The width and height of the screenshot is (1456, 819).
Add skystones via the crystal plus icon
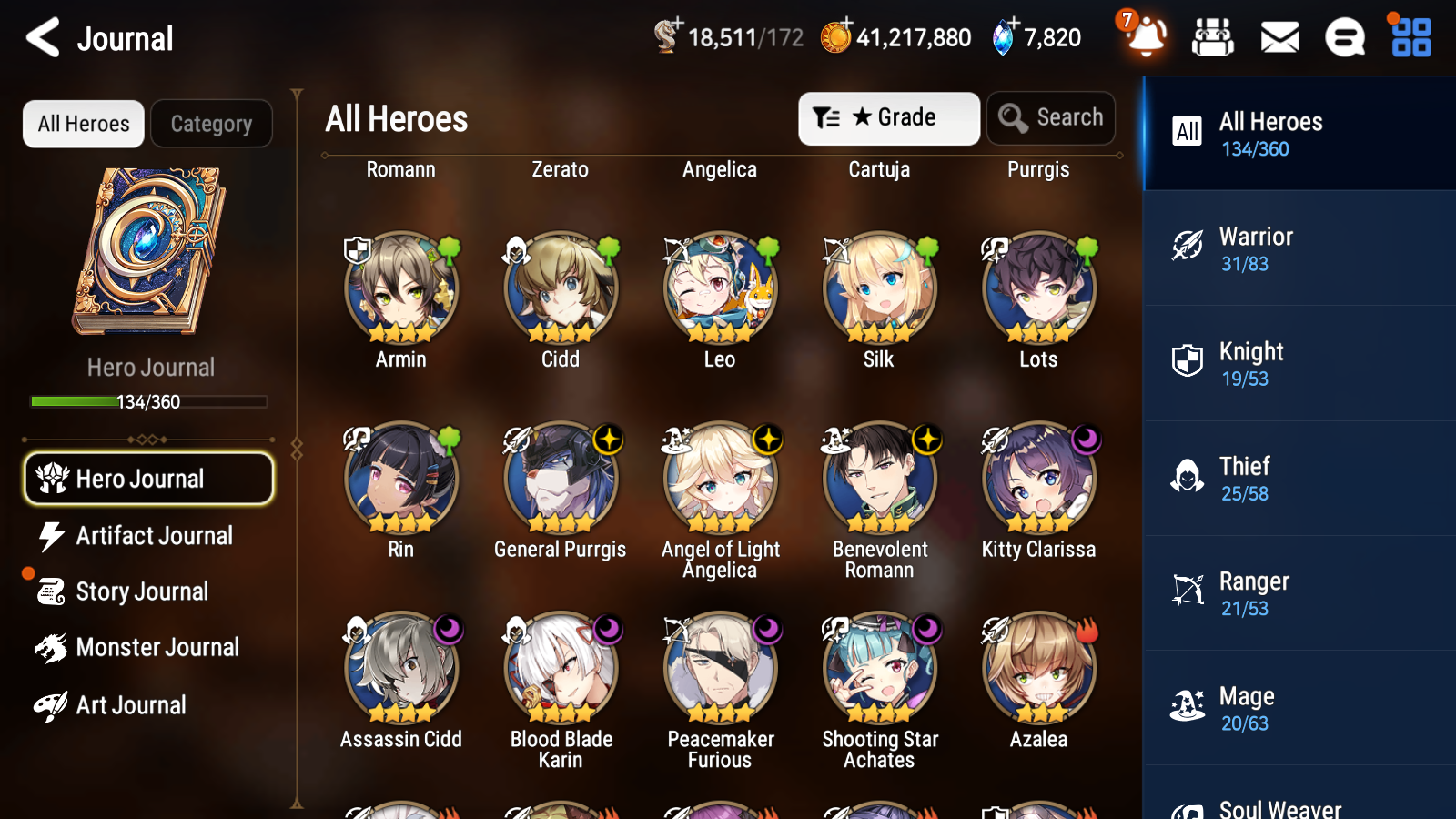1011,25
